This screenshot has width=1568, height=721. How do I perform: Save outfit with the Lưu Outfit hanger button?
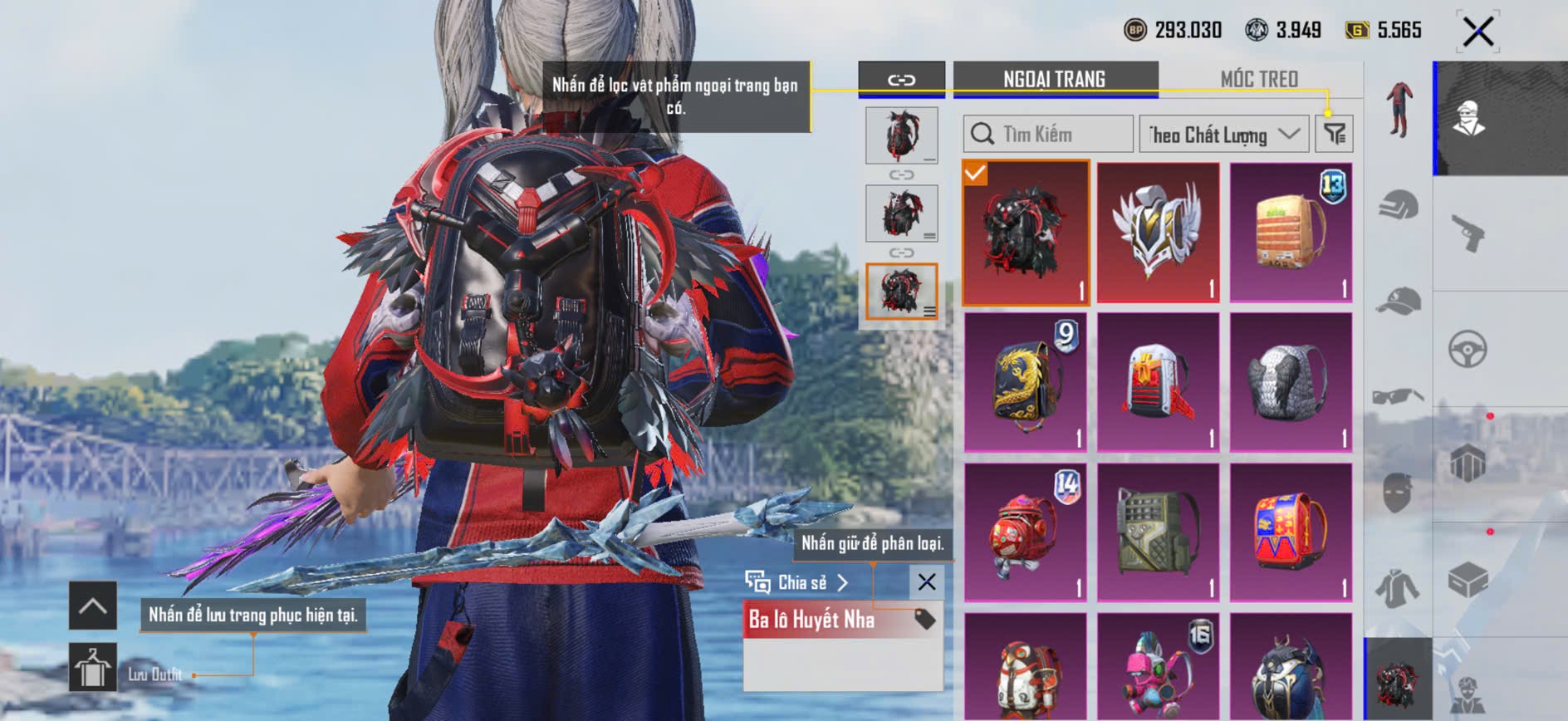coord(92,668)
